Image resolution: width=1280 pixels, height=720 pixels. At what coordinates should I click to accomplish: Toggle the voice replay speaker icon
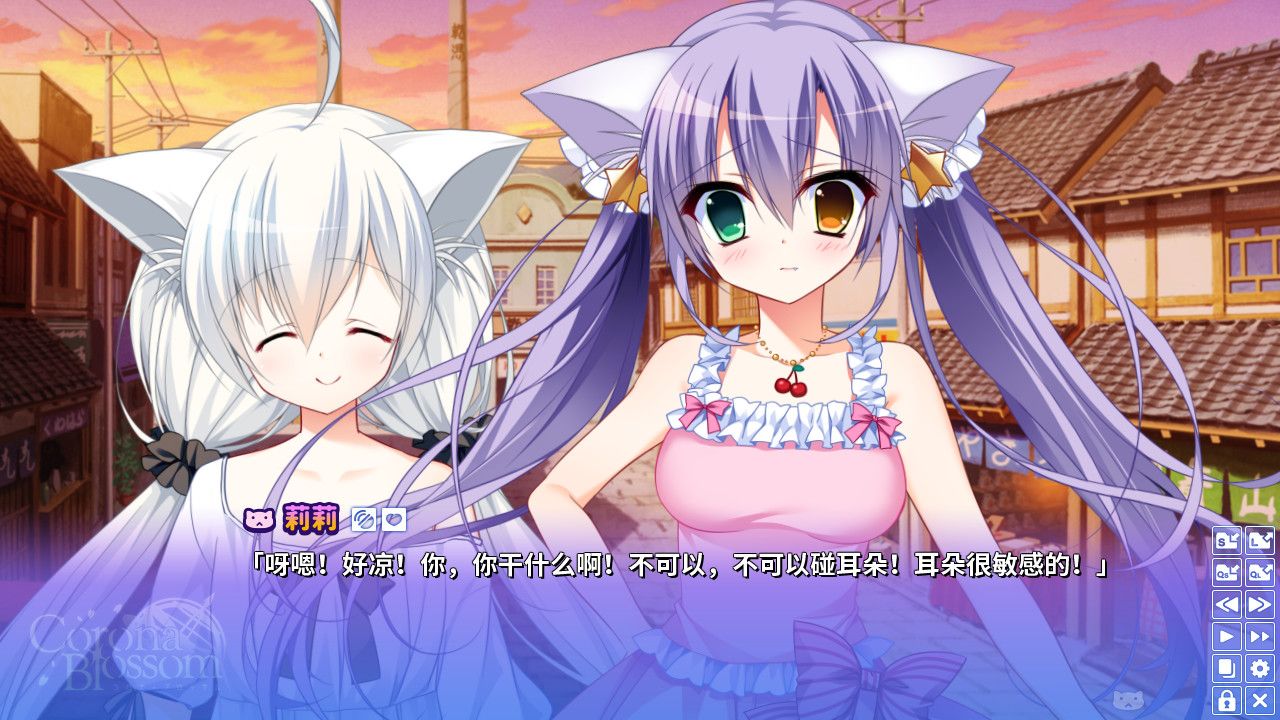363,518
